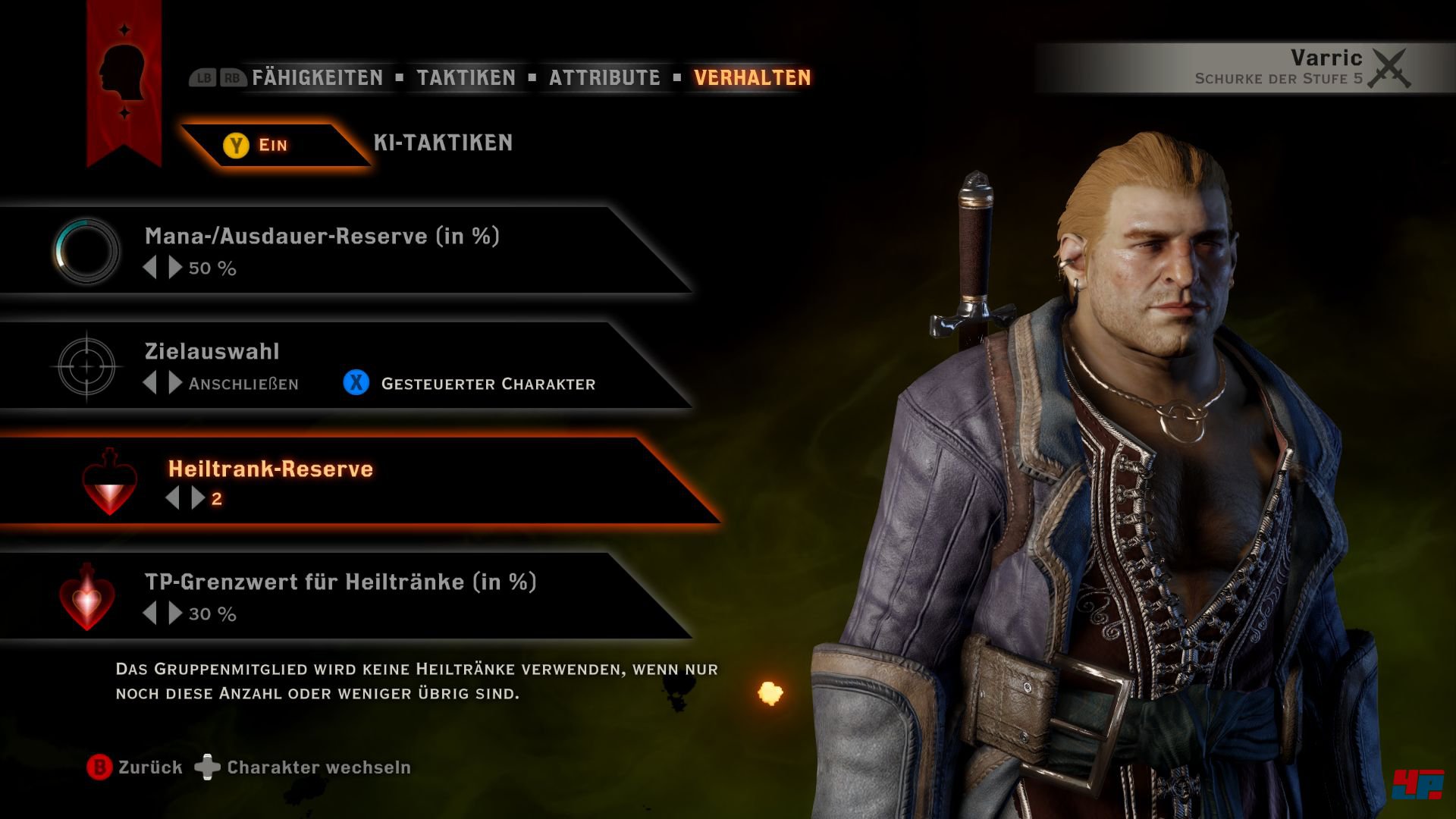Increase Mana-/Ausdauer-Reserve with right arrow
This screenshot has height=819, width=1456.
(175, 268)
